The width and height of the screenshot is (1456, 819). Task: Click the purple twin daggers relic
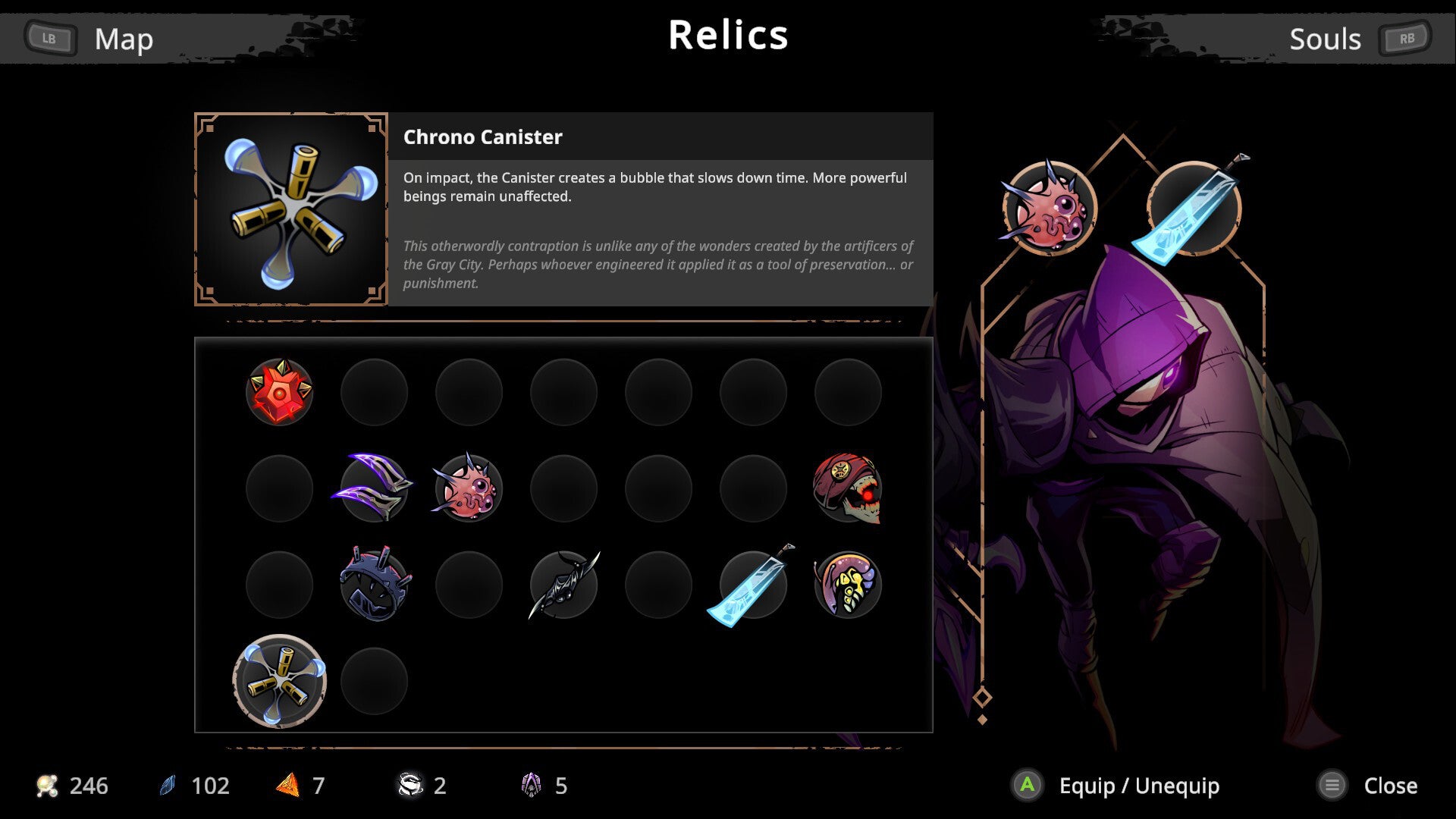coord(375,489)
